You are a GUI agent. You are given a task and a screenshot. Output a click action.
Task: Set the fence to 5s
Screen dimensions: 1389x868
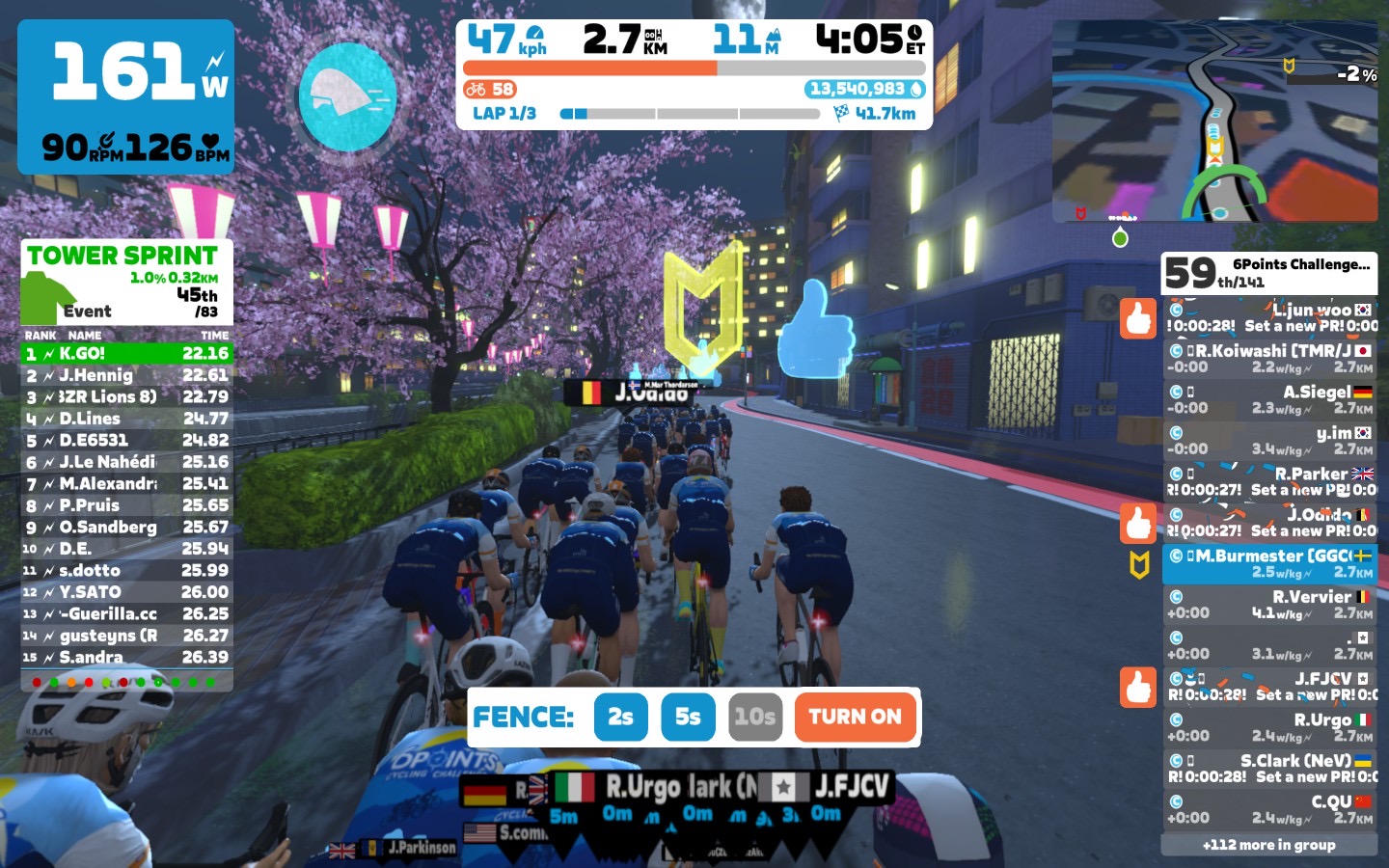(688, 717)
